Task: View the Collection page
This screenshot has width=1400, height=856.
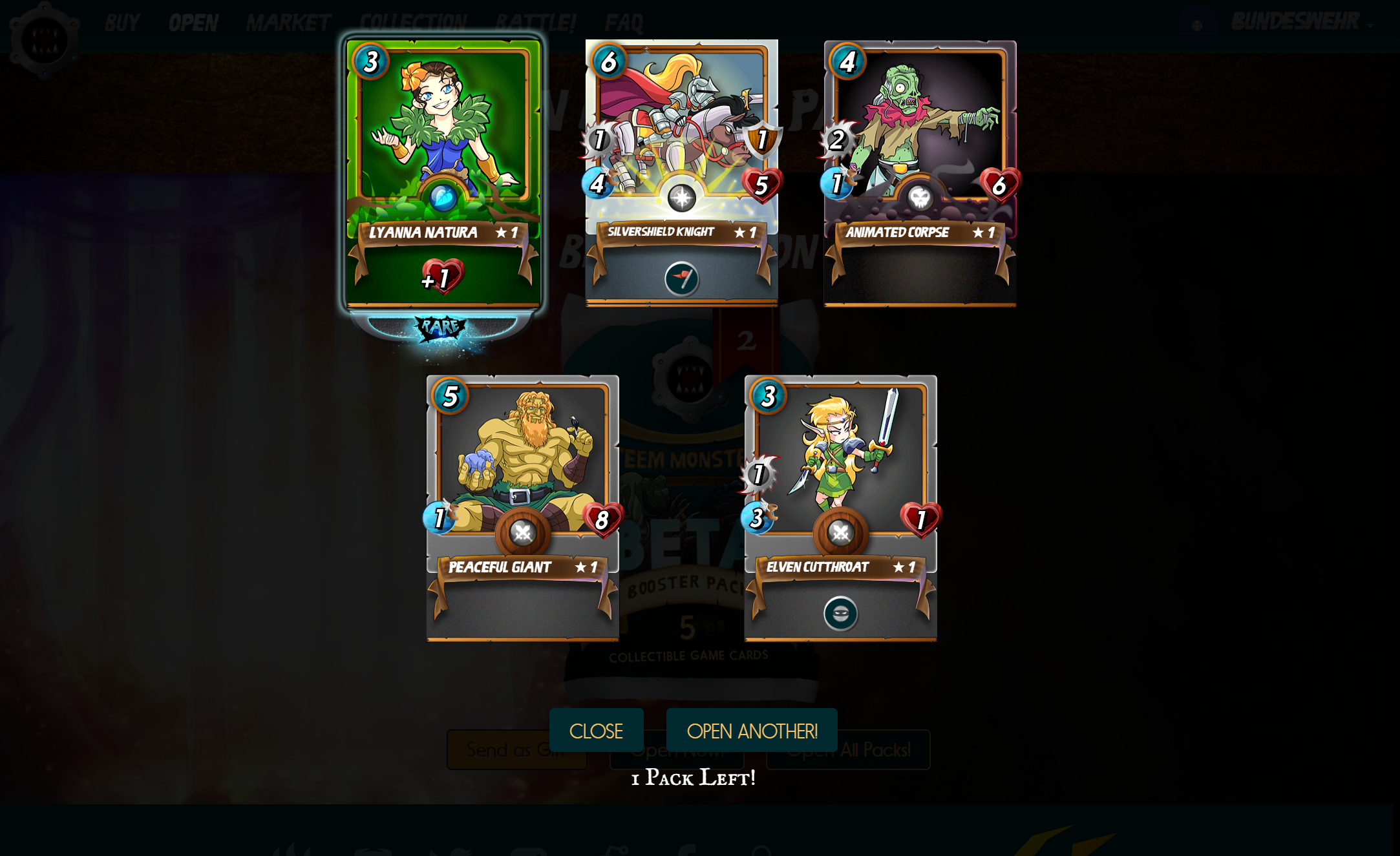Action: (413, 23)
